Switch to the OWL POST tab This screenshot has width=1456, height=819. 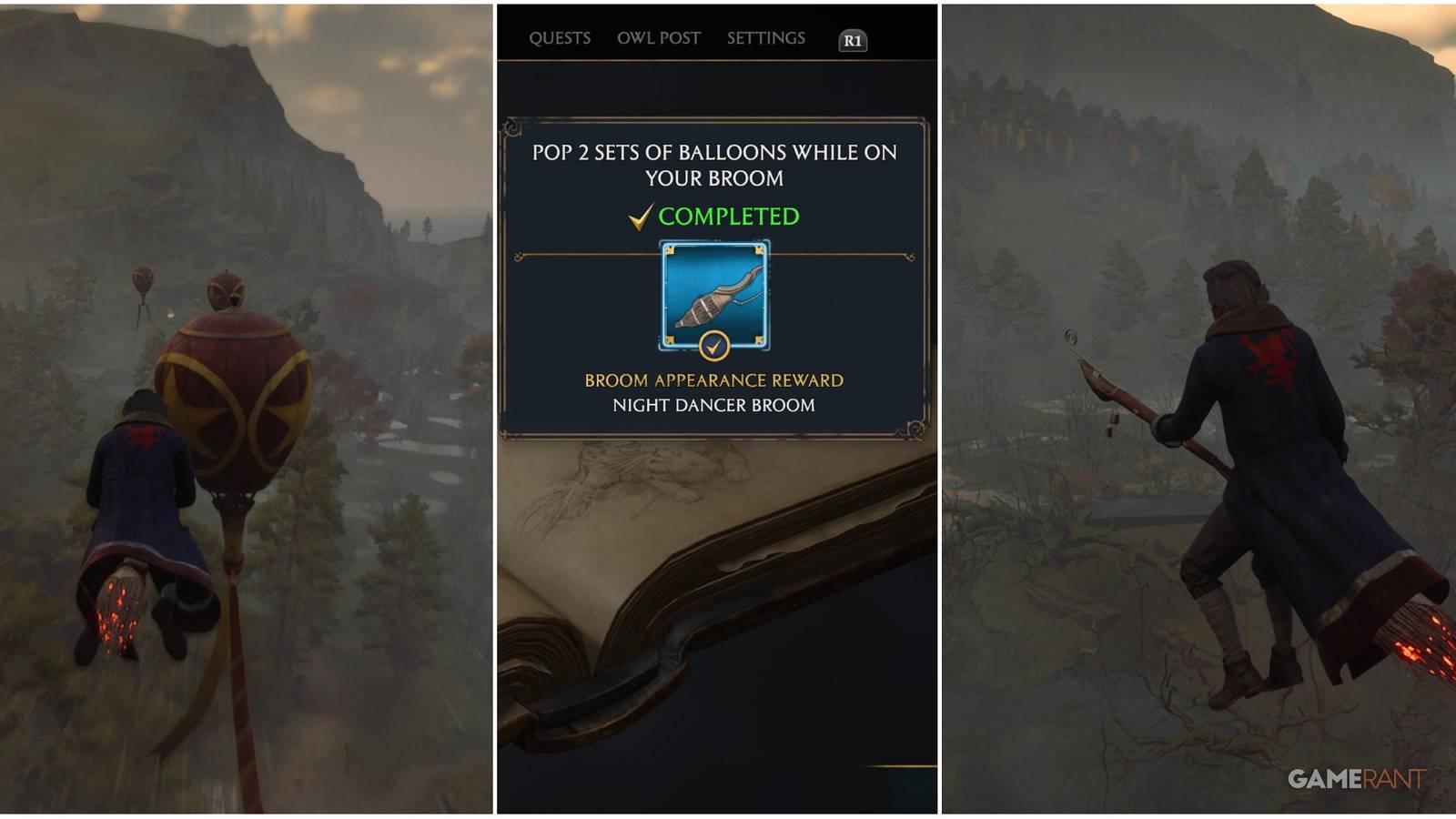(x=659, y=38)
